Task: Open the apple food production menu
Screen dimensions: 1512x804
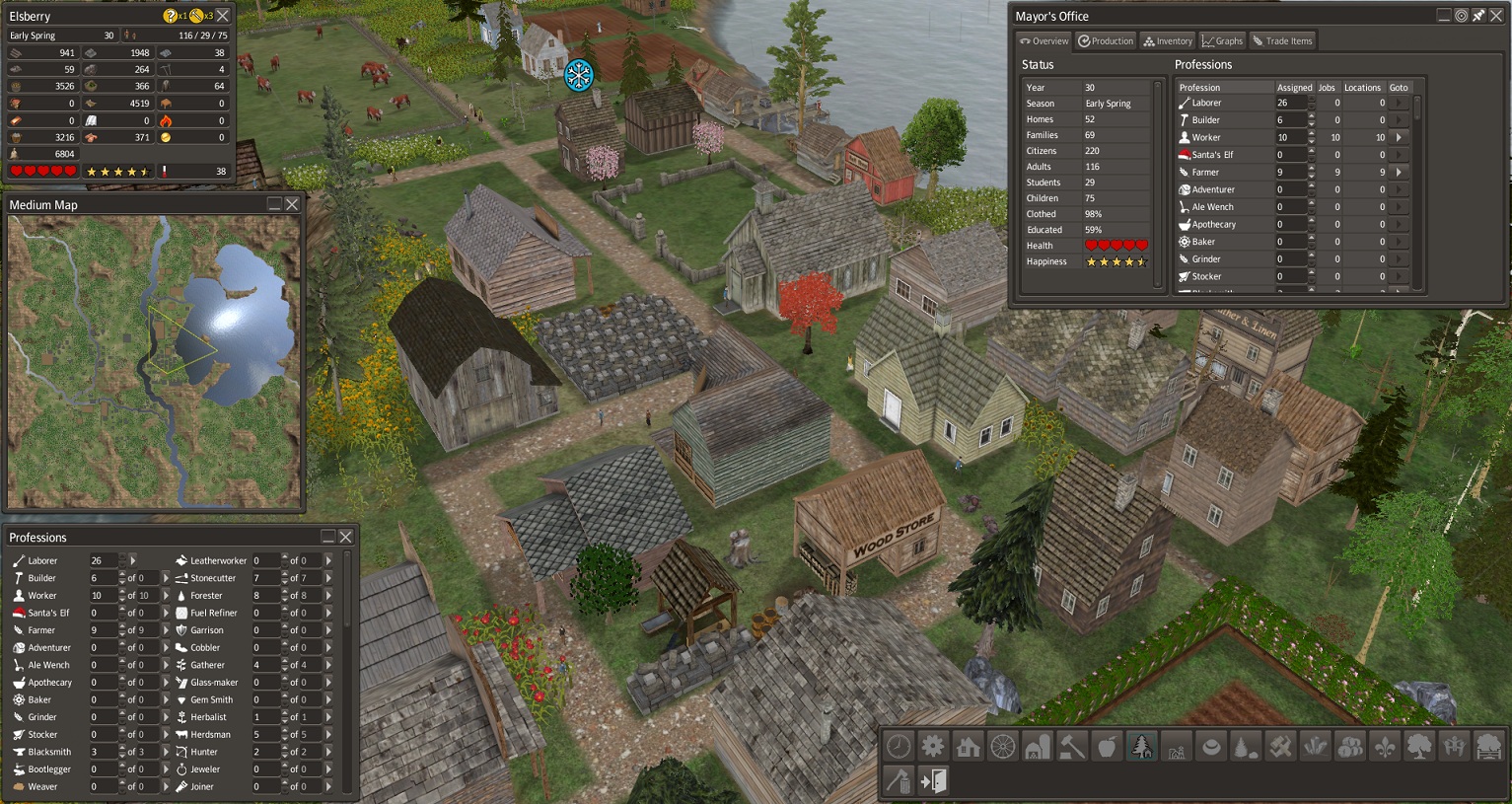Action: [1107, 747]
